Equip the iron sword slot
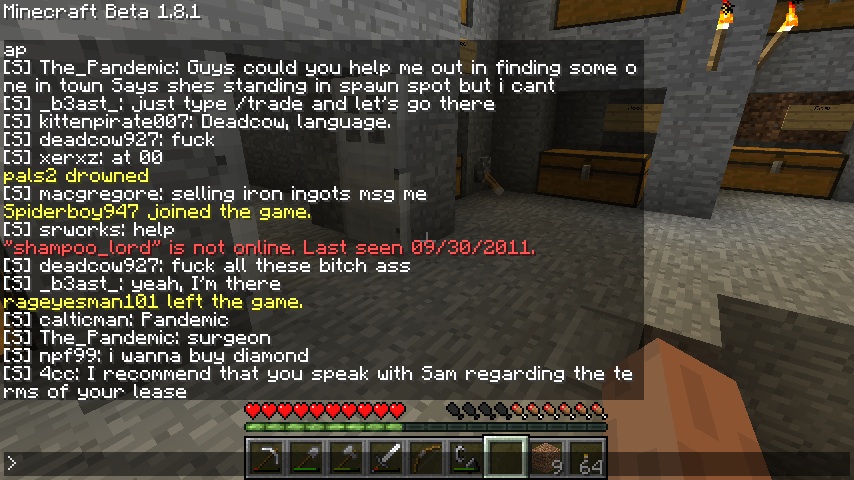This screenshot has height=480, width=854. [386, 459]
